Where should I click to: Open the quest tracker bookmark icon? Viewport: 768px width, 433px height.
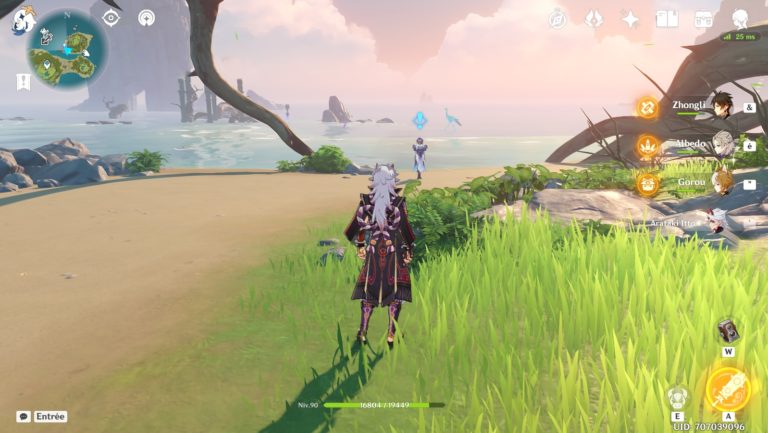click(23, 82)
